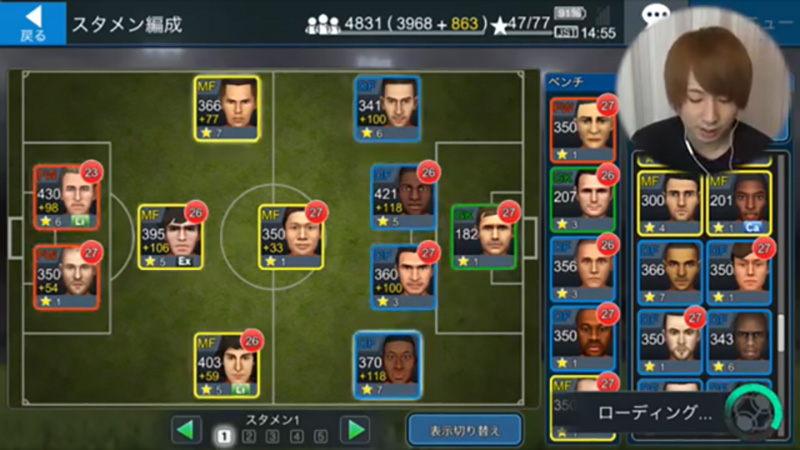Choose the bench goalkeeper card rated 207
Image resolution: width=800 pixels, height=450 pixels.
point(581,199)
